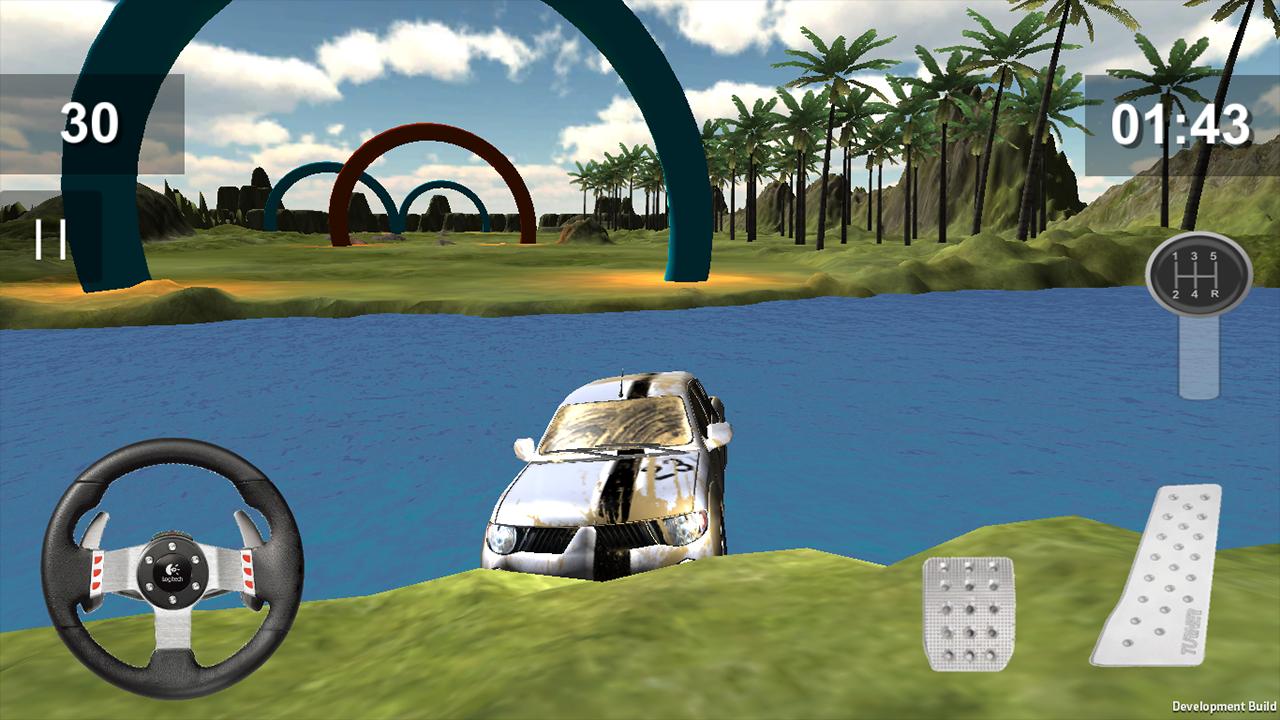Select gear 3 on the shifter diagram
The image size is (1280, 720).
pos(1195,256)
